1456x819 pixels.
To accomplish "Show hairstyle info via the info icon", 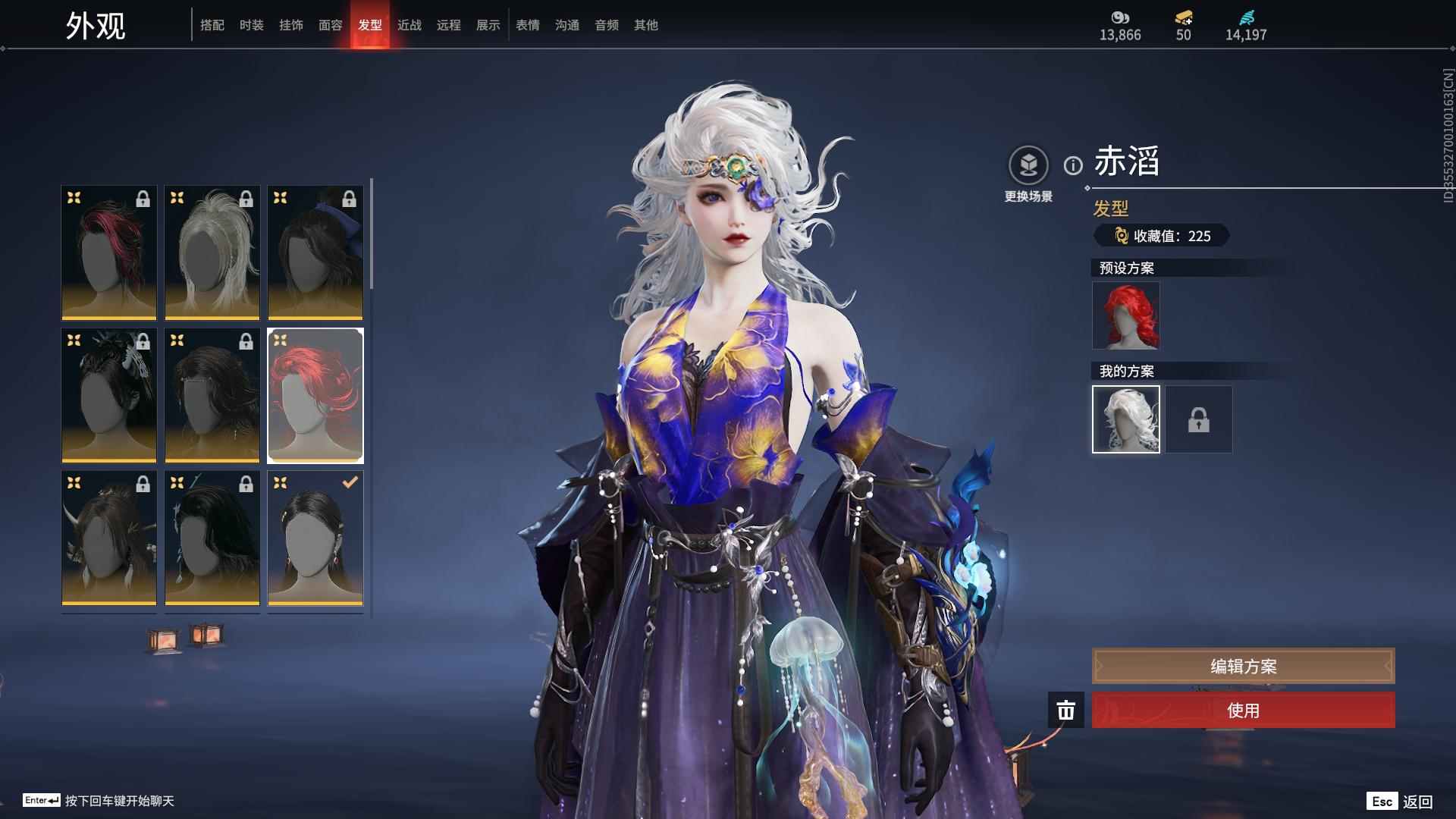I will coord(1073,165).
